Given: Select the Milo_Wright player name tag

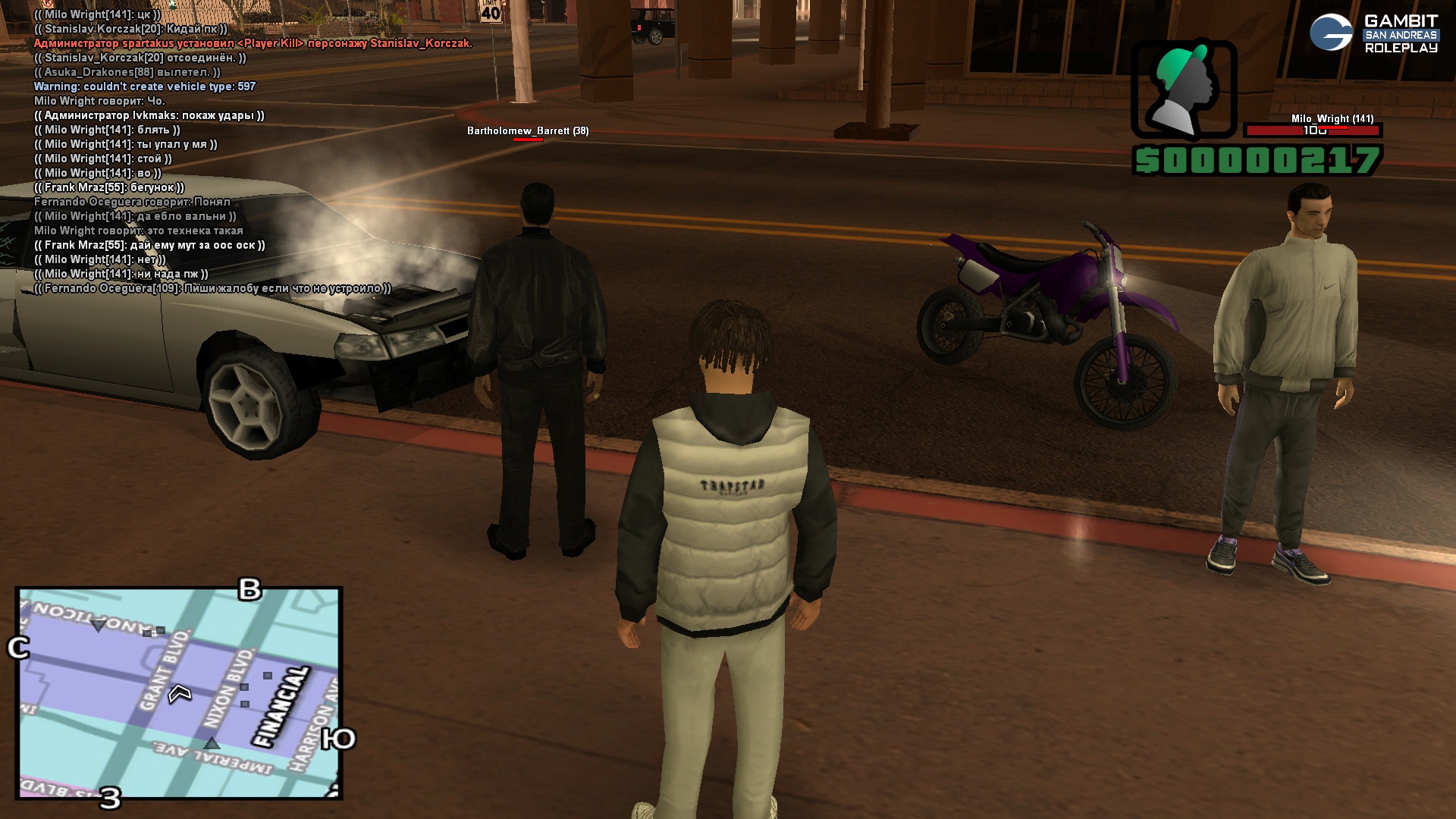Looking at the screenshot, I should [1332, 119].
